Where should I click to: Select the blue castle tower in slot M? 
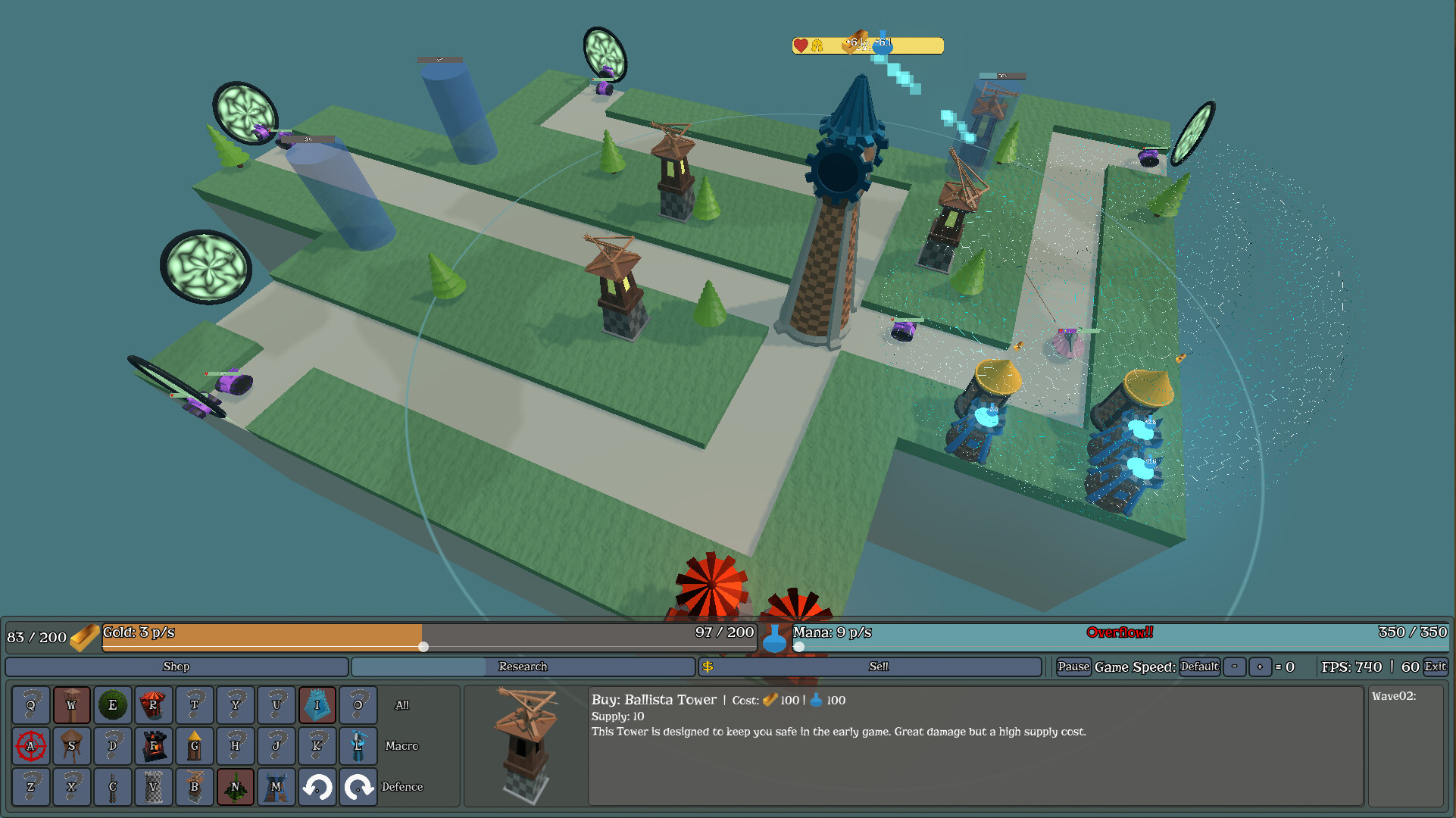276,787
